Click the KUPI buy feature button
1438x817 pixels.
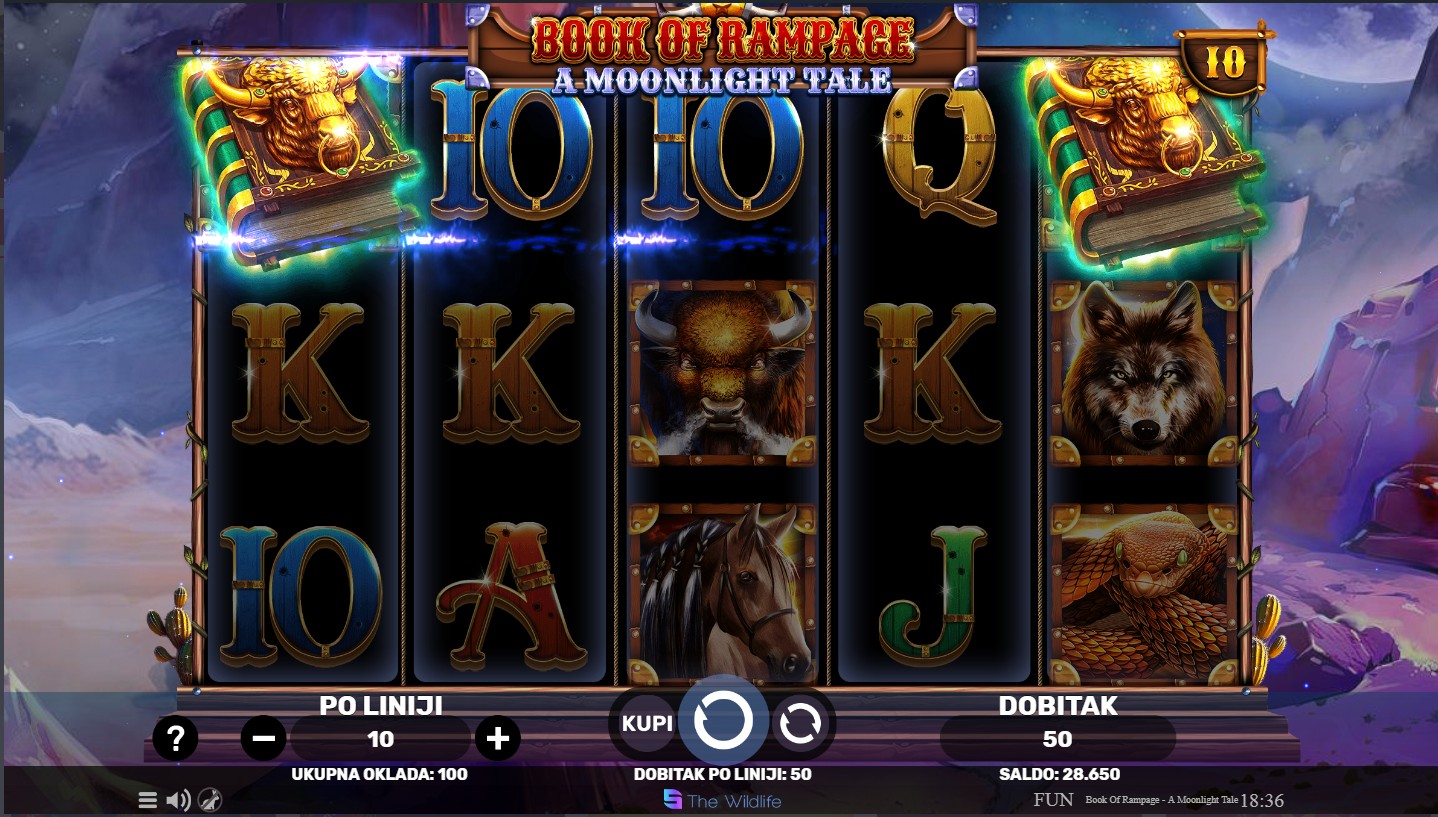click(x=647, y=723)
